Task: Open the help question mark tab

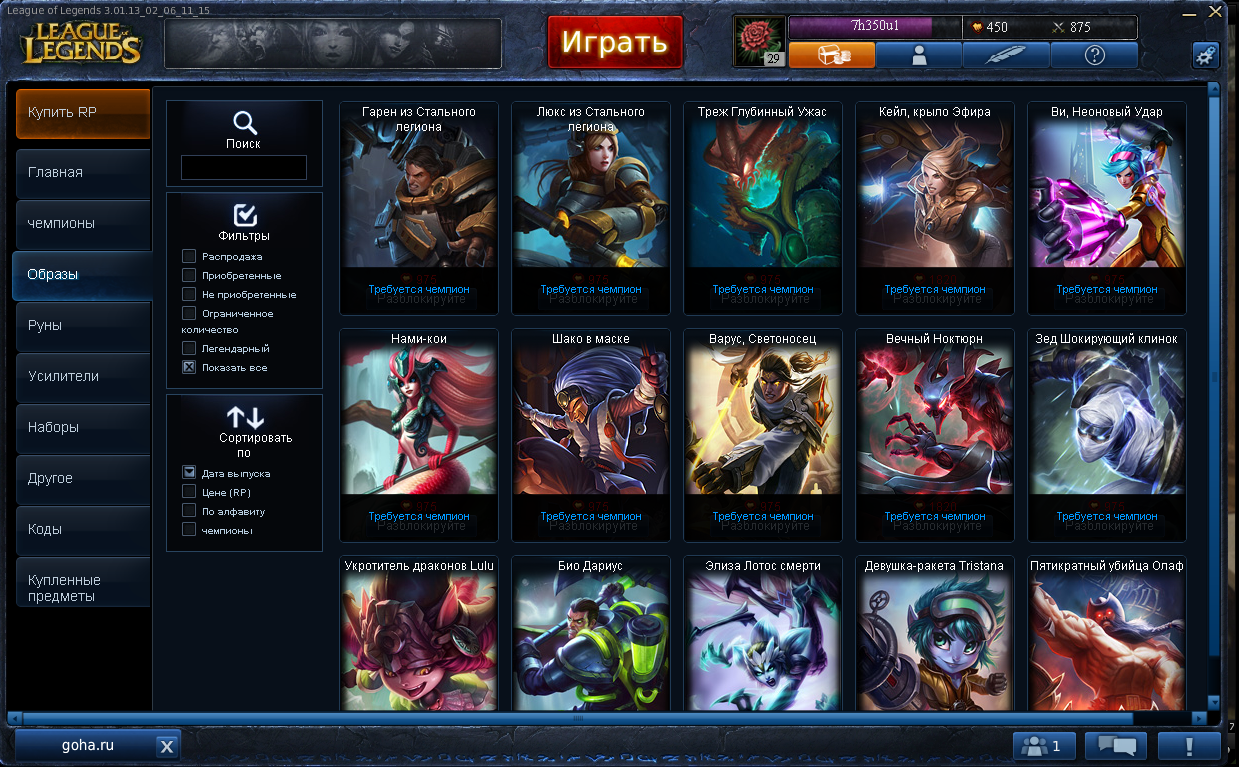Action: 1093,55
